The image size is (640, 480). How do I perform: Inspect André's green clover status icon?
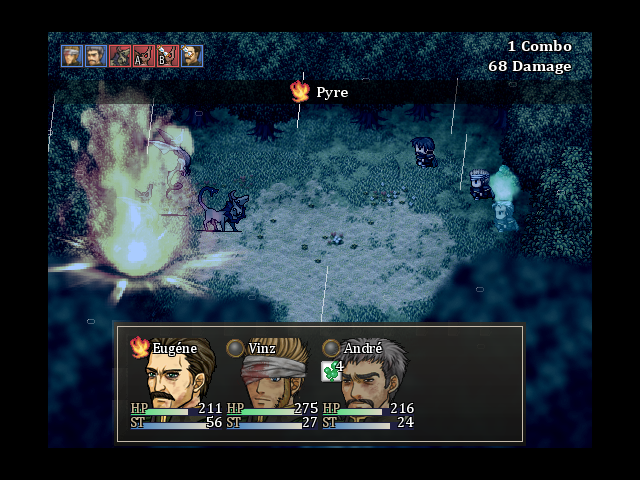click(330, 371)
